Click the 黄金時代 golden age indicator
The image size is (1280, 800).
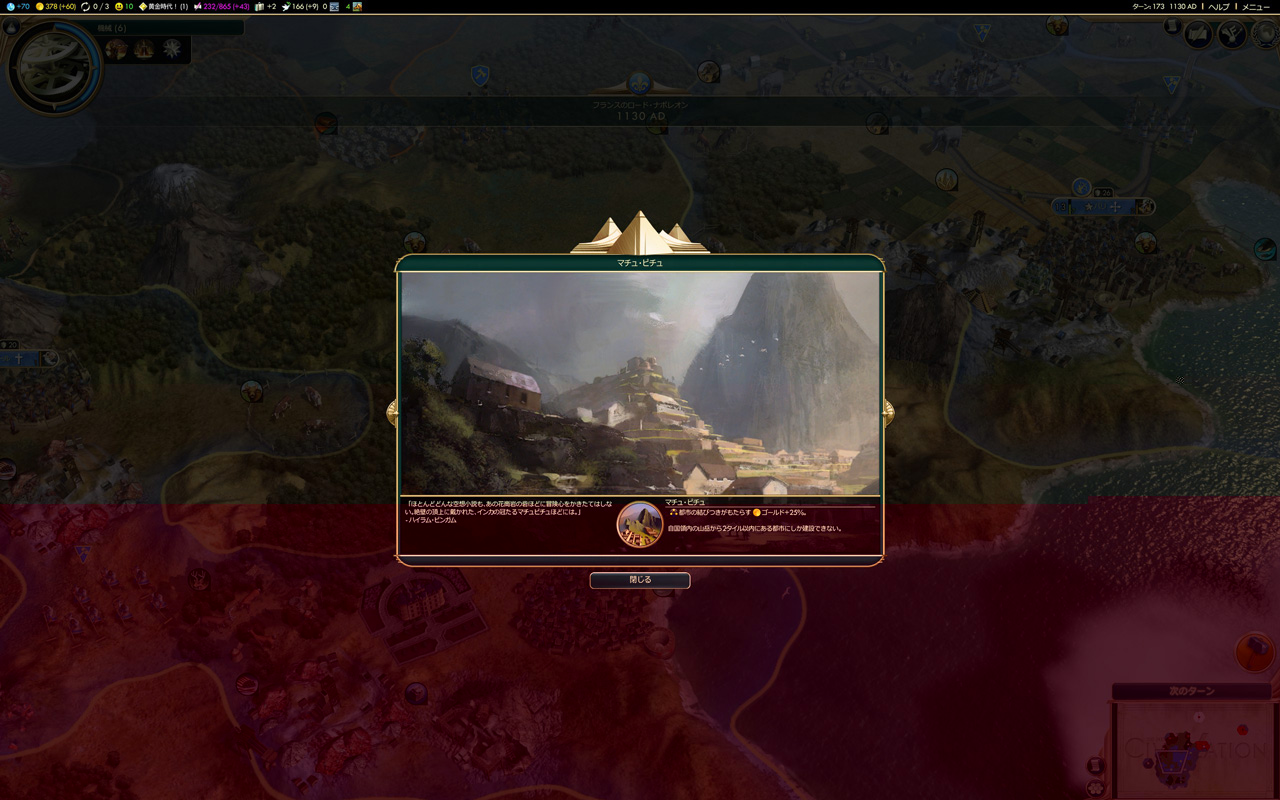(x=163, y=7)
